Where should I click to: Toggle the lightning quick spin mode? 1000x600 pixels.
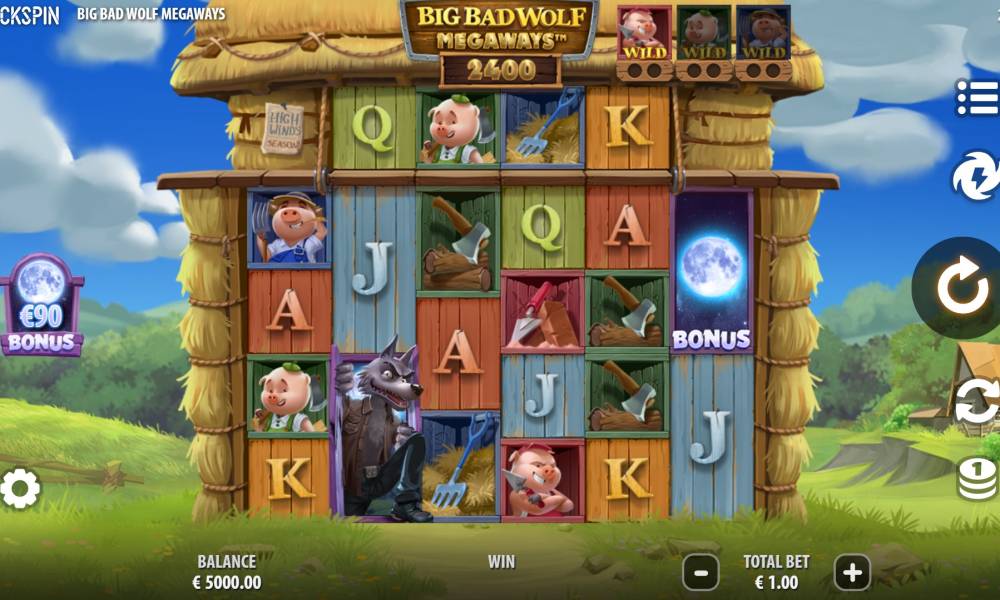pos(975,176)
